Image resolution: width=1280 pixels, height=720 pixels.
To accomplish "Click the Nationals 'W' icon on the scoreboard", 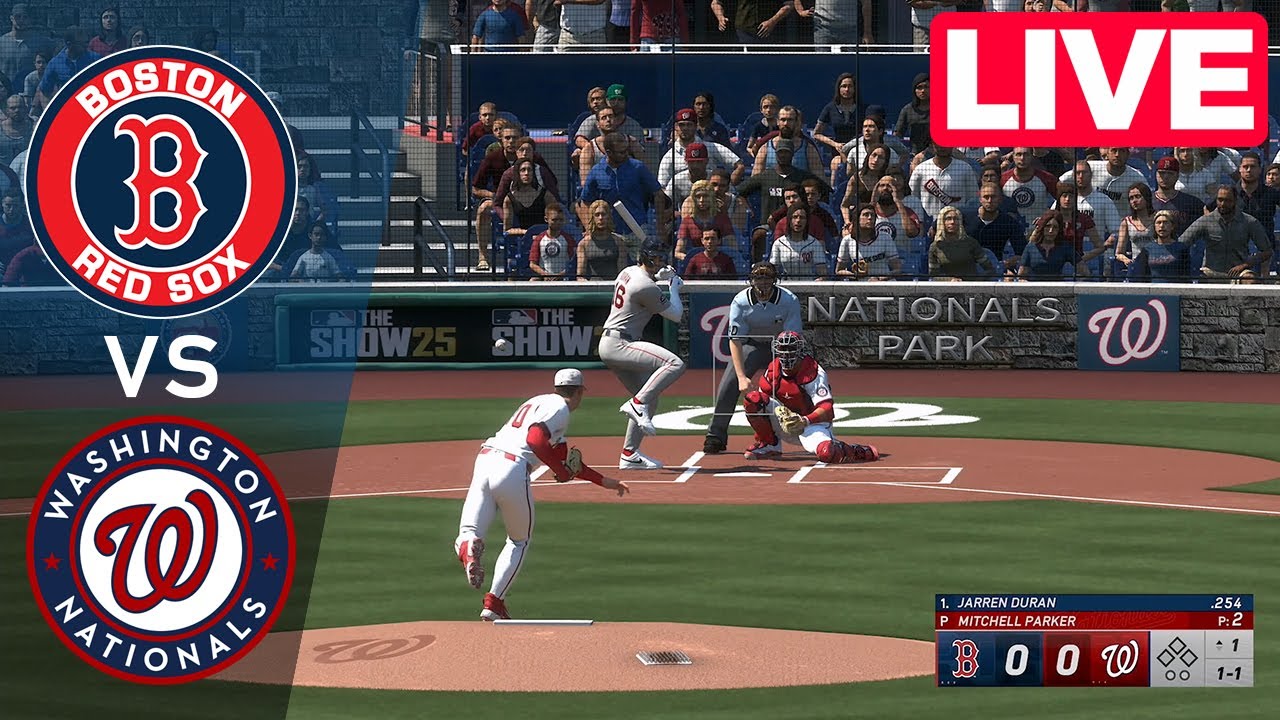I will pyautogui.click(x=1121, y=657).
